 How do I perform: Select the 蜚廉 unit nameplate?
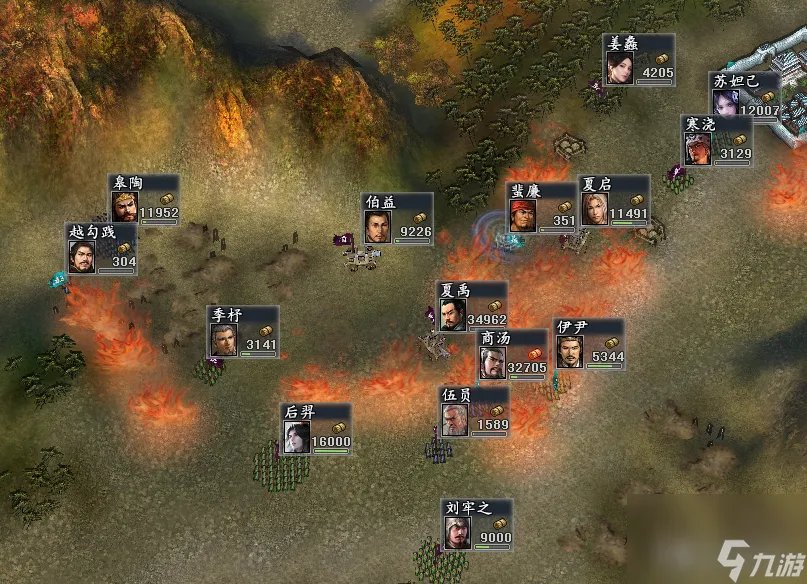[x=543, y=207]
